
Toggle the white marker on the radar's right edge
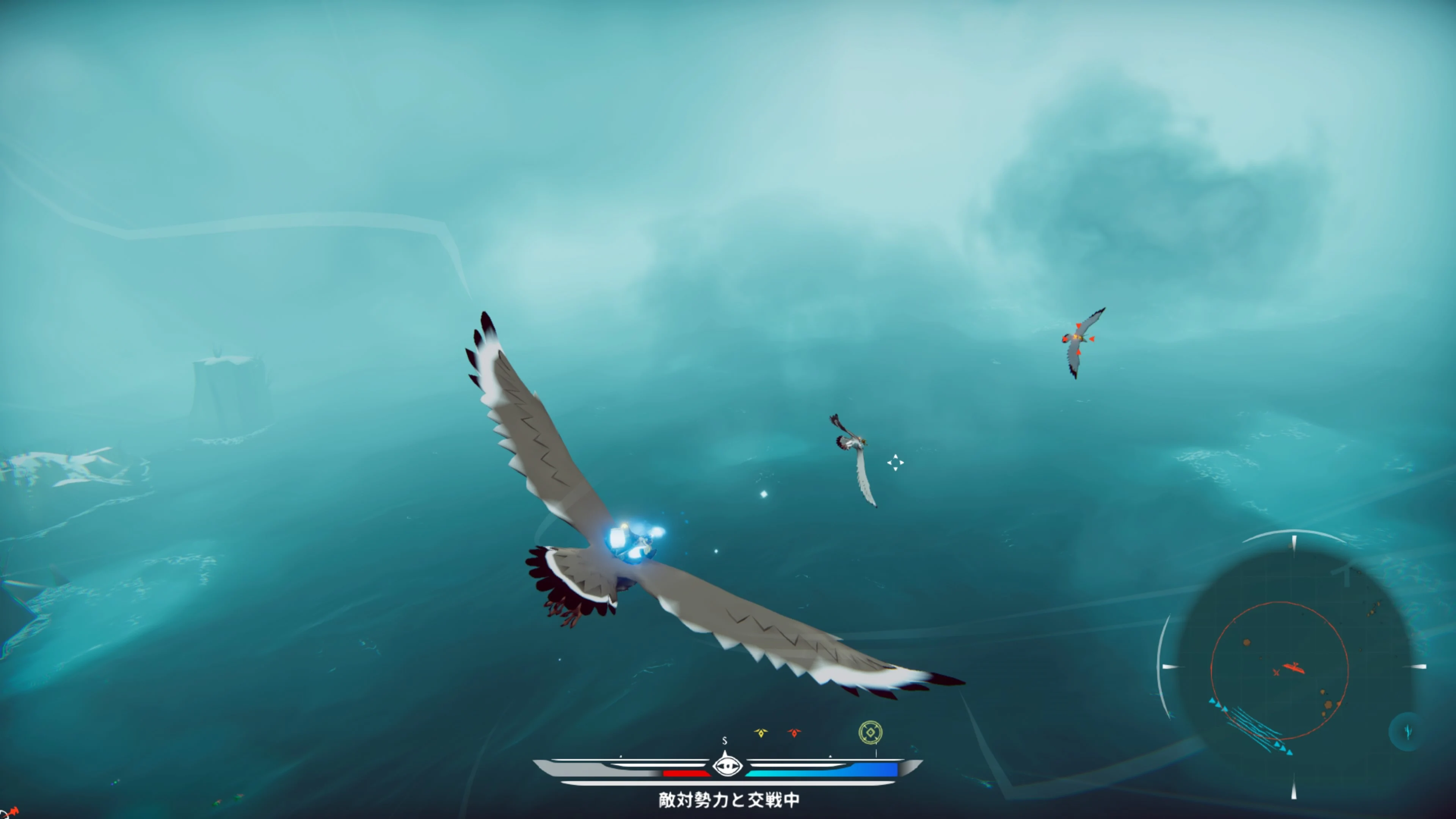1415,667
